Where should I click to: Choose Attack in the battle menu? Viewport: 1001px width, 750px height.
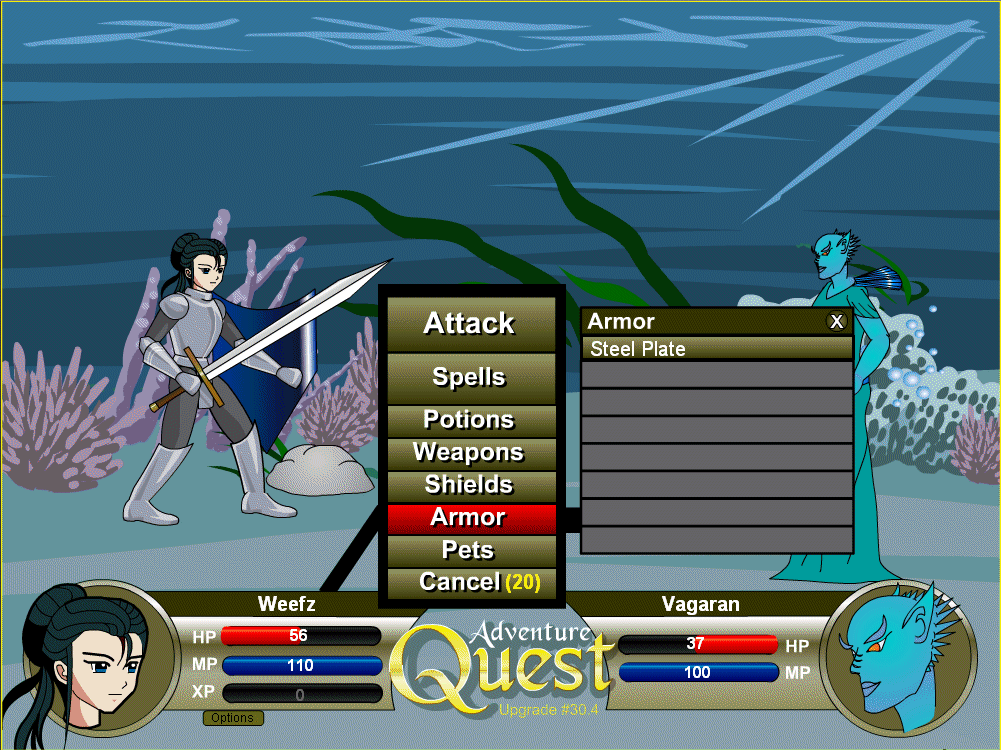coord(470,323)
